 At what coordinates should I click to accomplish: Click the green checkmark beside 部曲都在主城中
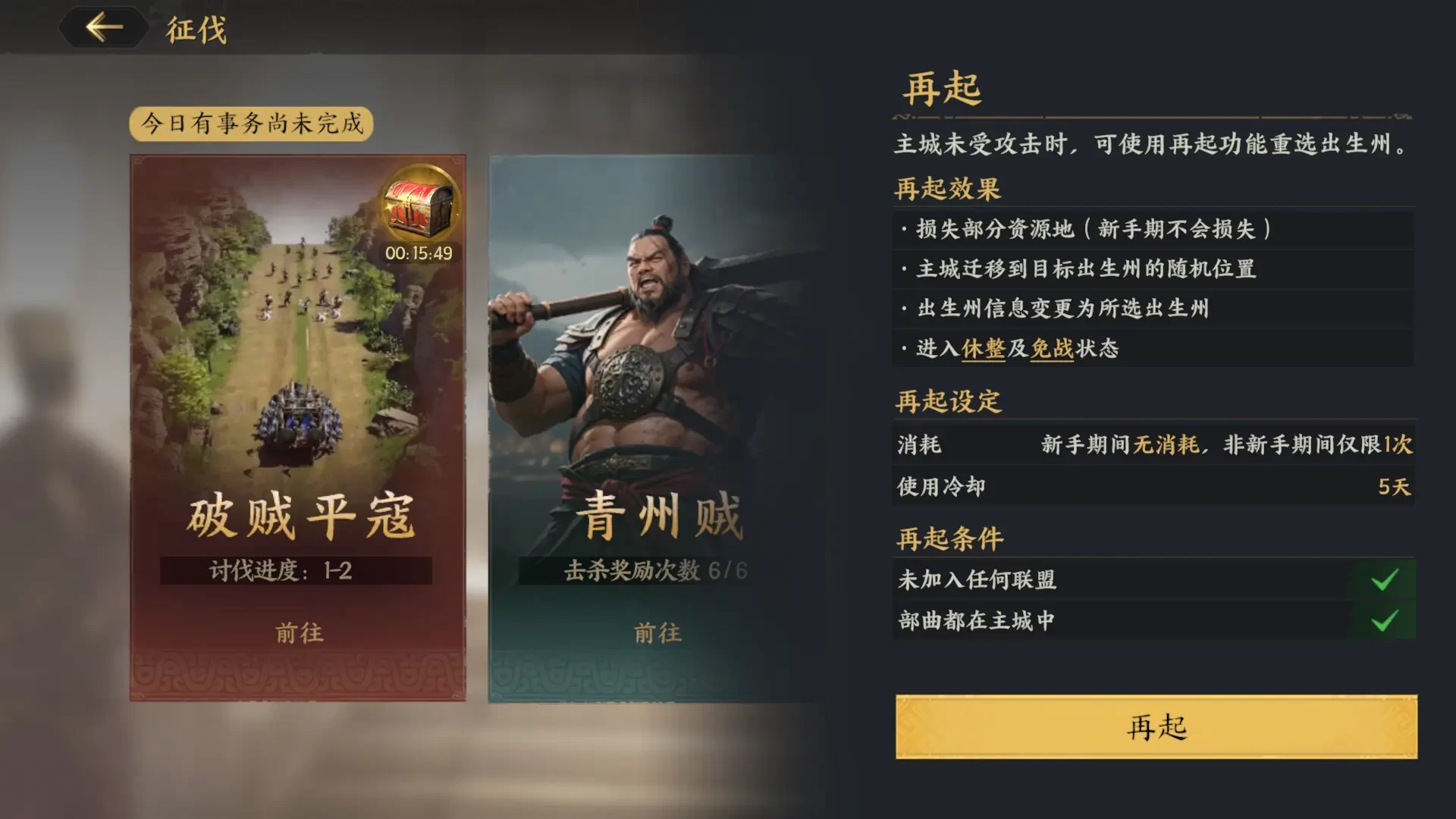[1388, 621]
